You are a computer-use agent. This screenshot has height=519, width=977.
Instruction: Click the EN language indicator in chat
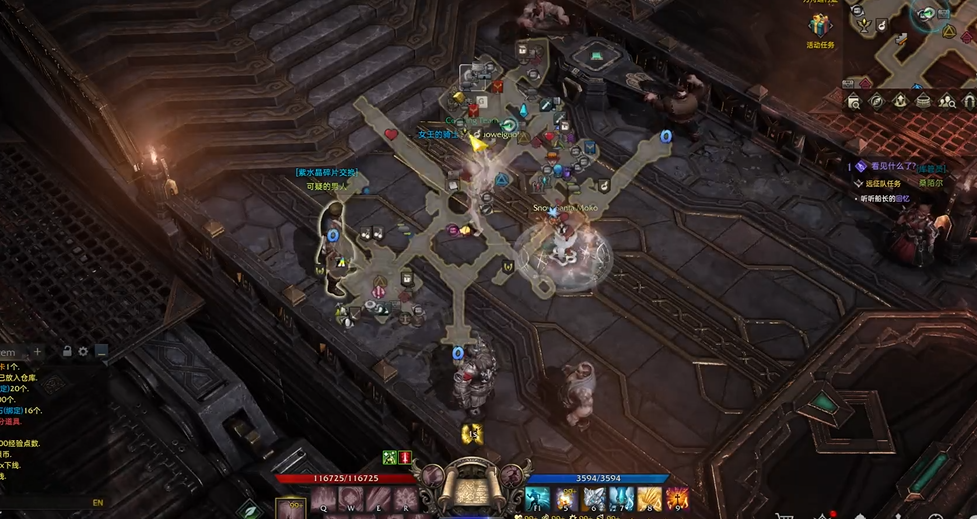[98, 503]
